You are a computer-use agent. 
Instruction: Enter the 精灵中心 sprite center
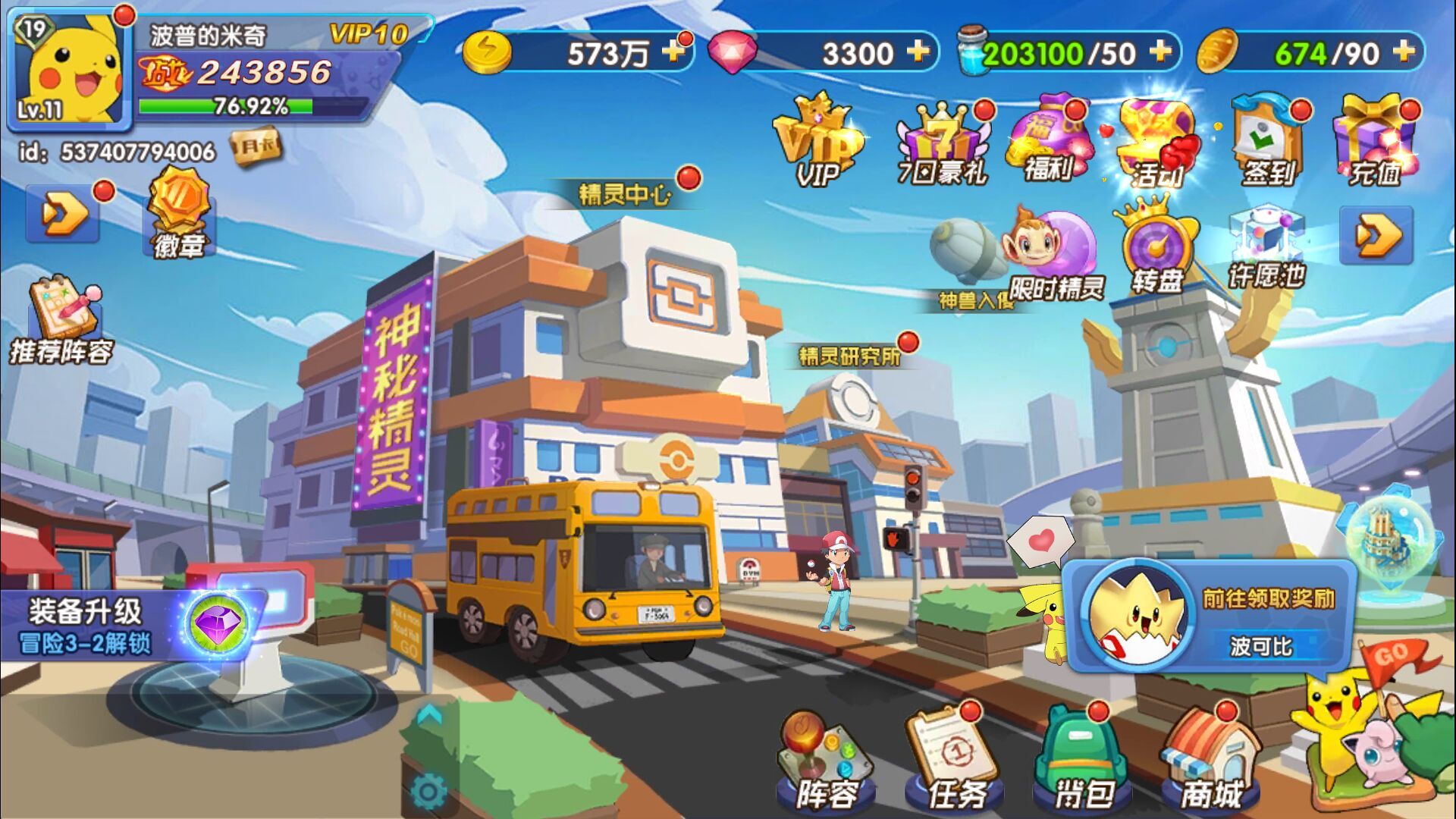[x=625, y=196]
